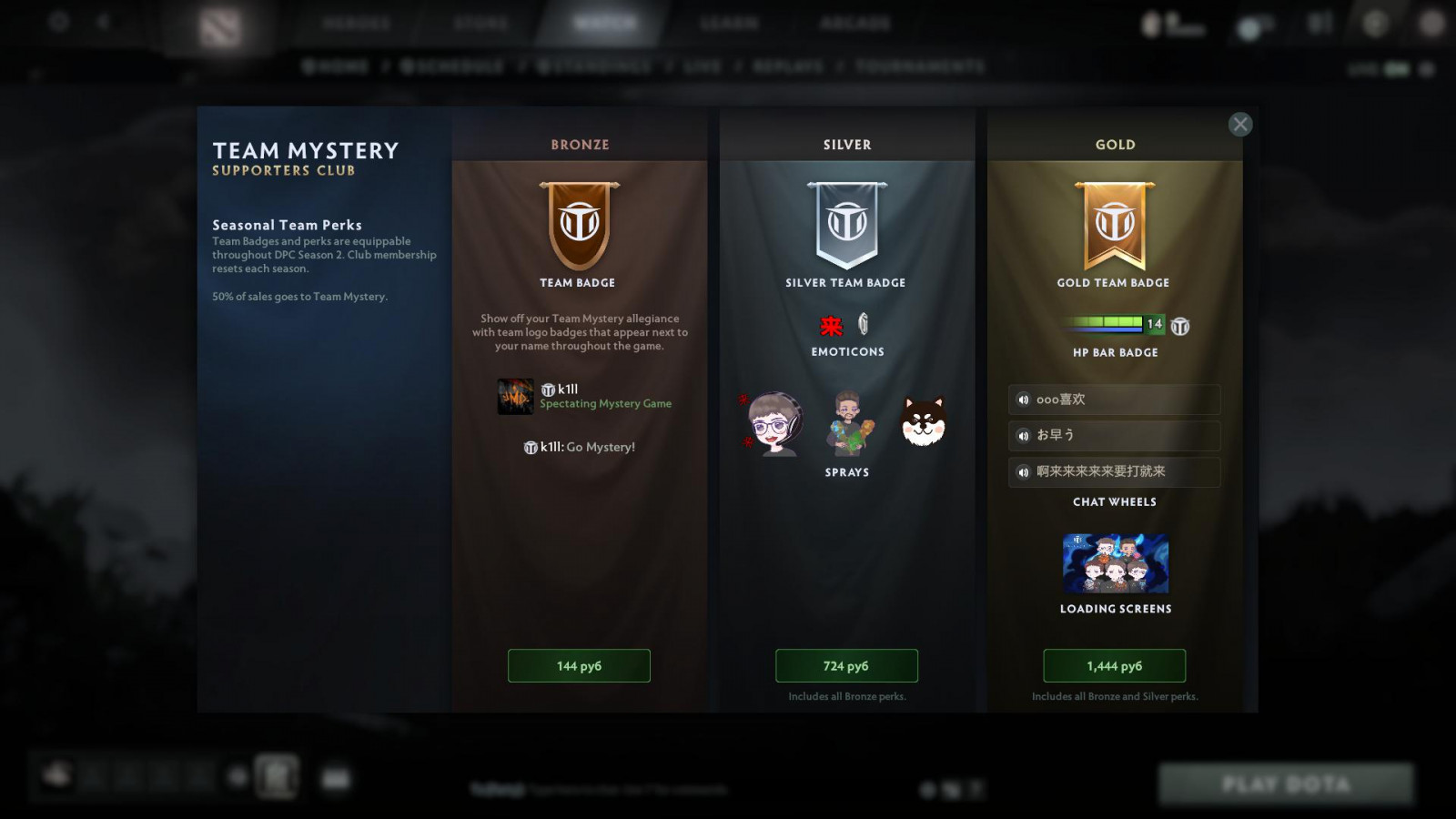Buy Bronze tier for 144 руб
1456x819 pixels.
coord(579,666)
